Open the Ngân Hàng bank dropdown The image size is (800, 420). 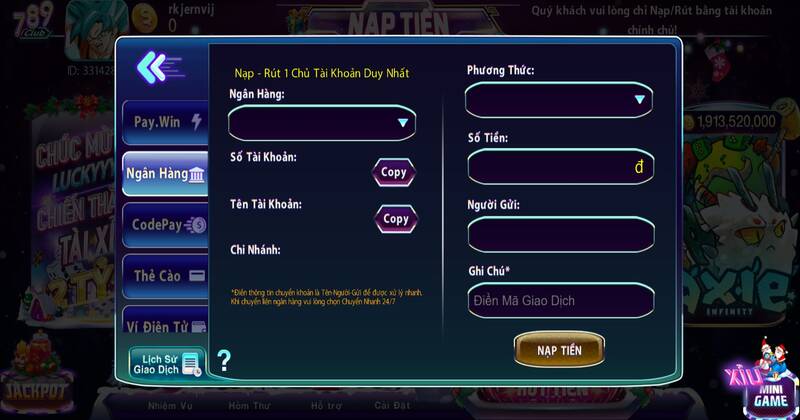(322, 123)
